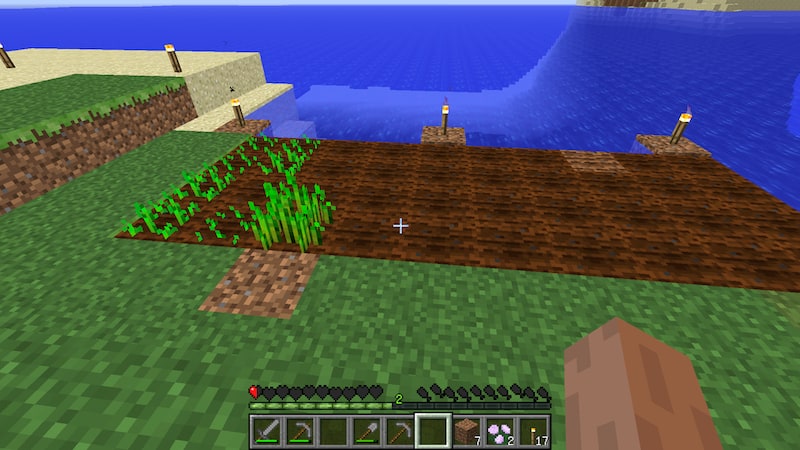Pick the pickaxe with the durability bar
800x450 pixels.
(300, 432)
